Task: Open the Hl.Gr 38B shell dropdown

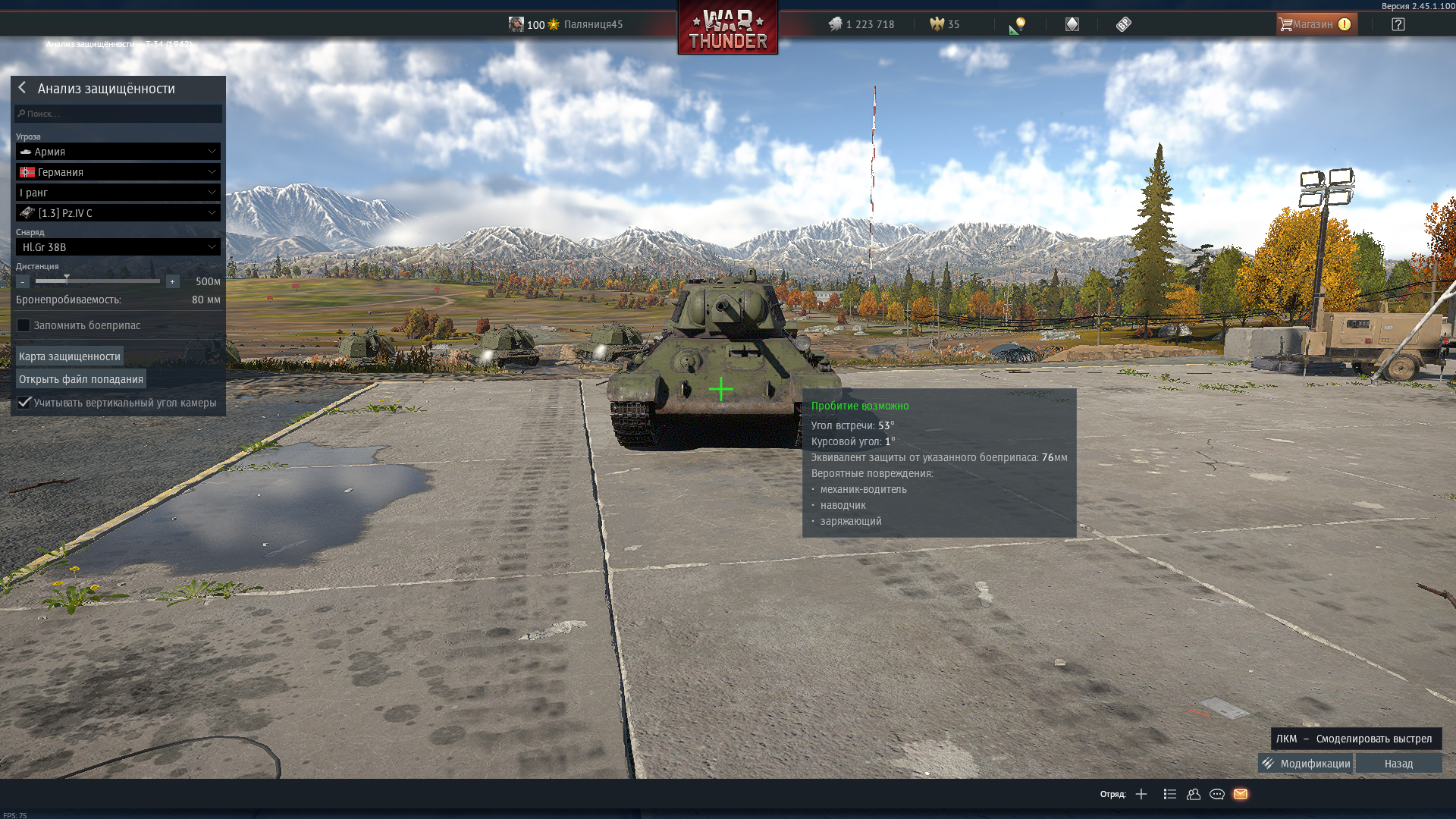Action: coord(118,247)
